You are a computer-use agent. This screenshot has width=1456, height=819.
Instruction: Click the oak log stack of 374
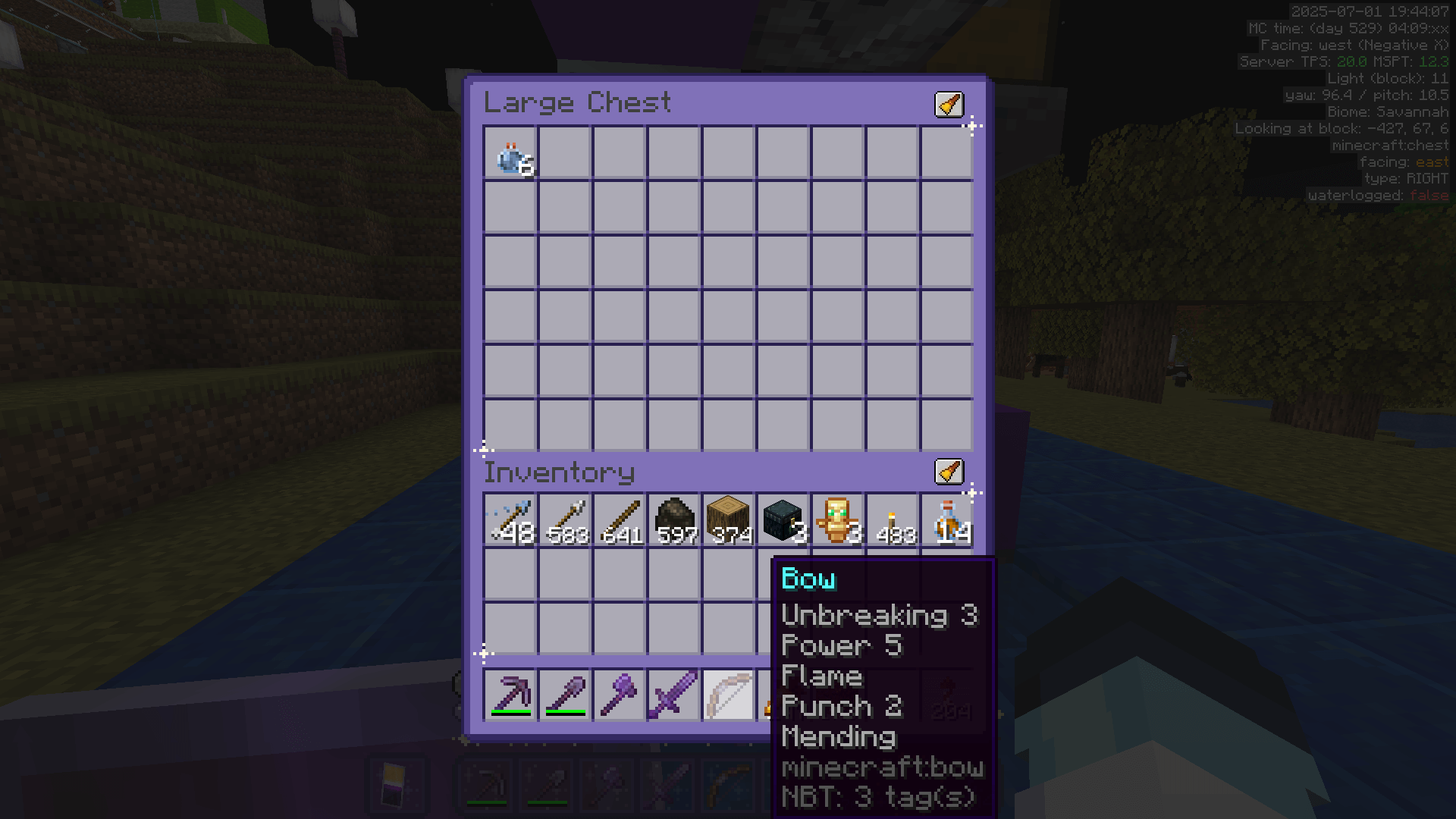click(x=727, y=519)
